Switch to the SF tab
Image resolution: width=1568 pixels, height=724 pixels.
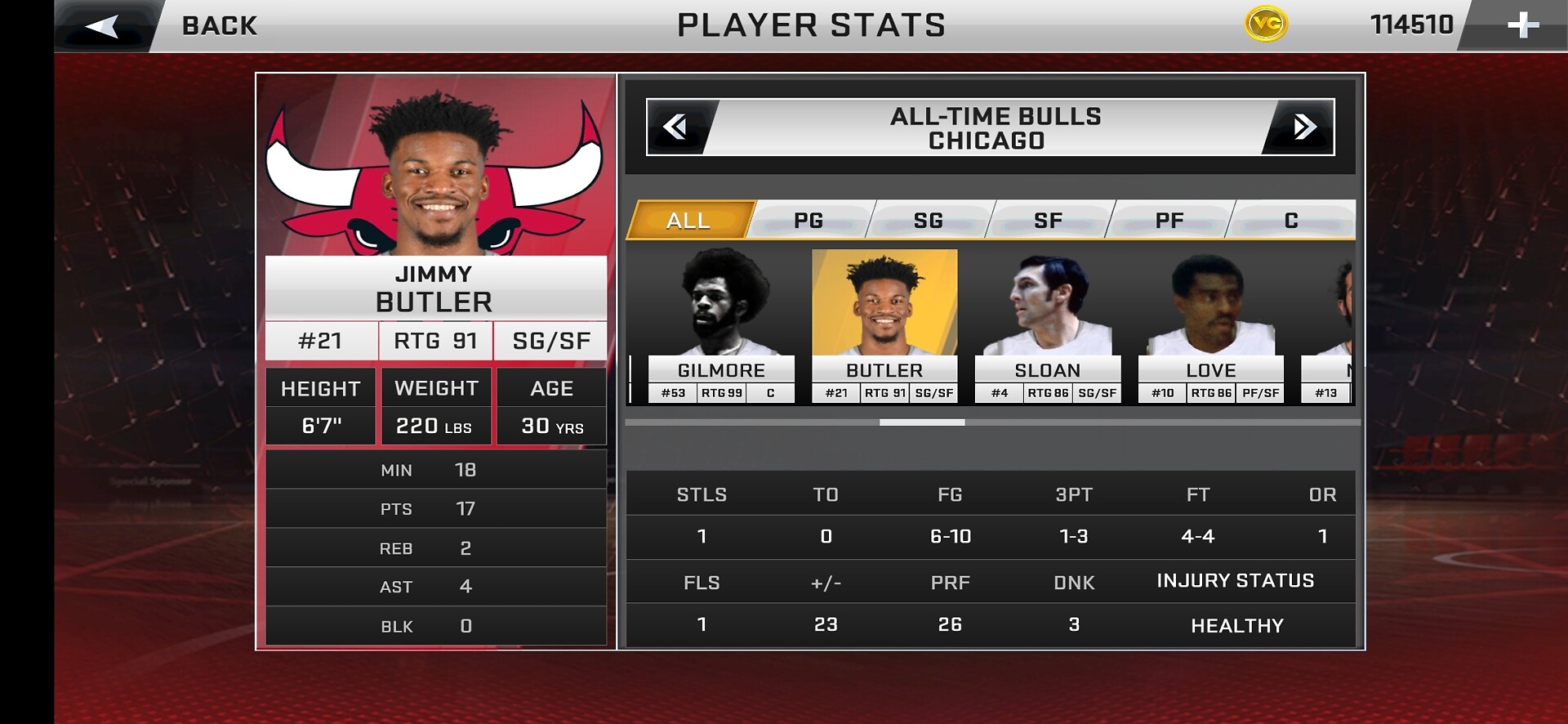(x=1049, y=220)
